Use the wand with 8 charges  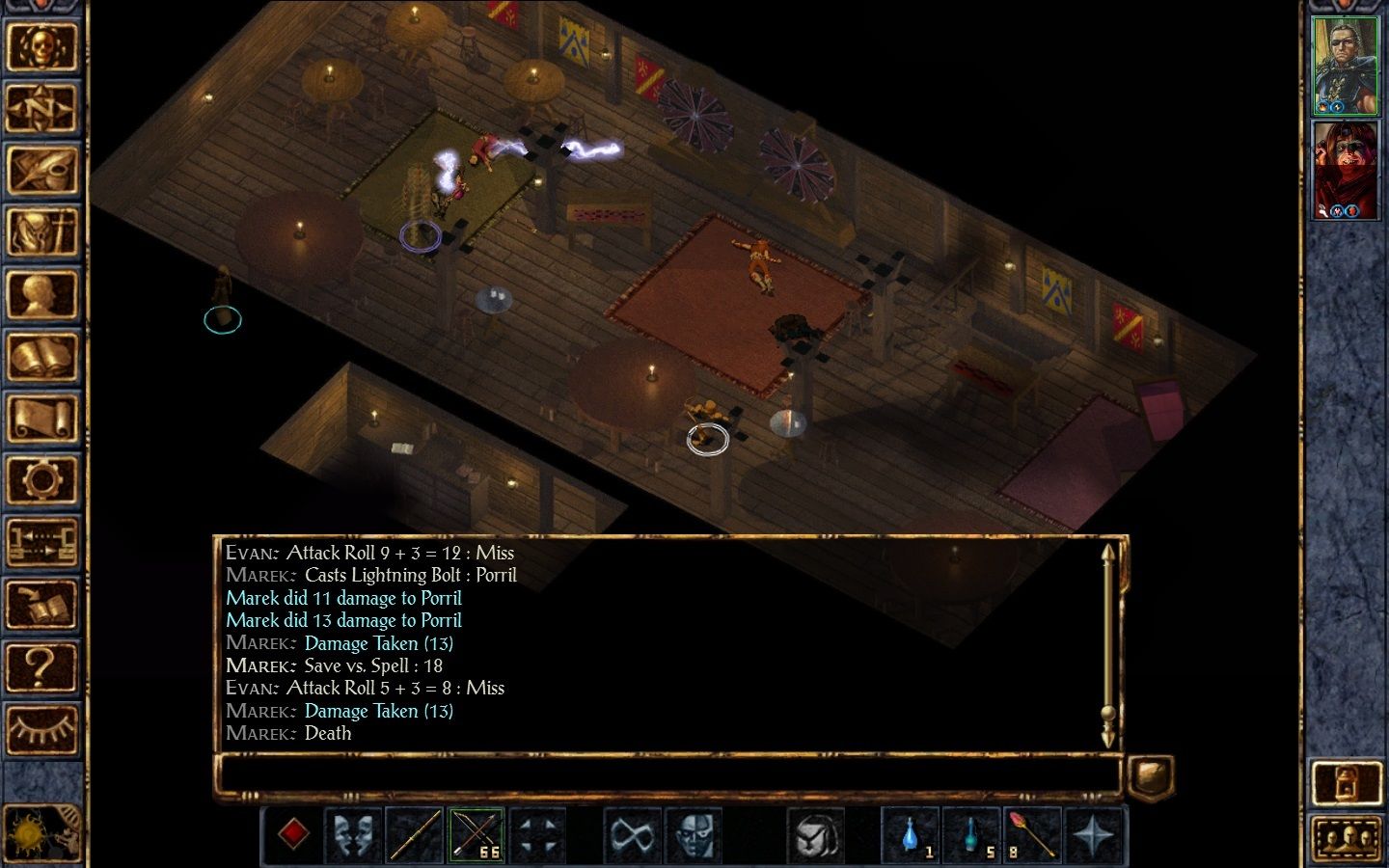point(1031,834)
